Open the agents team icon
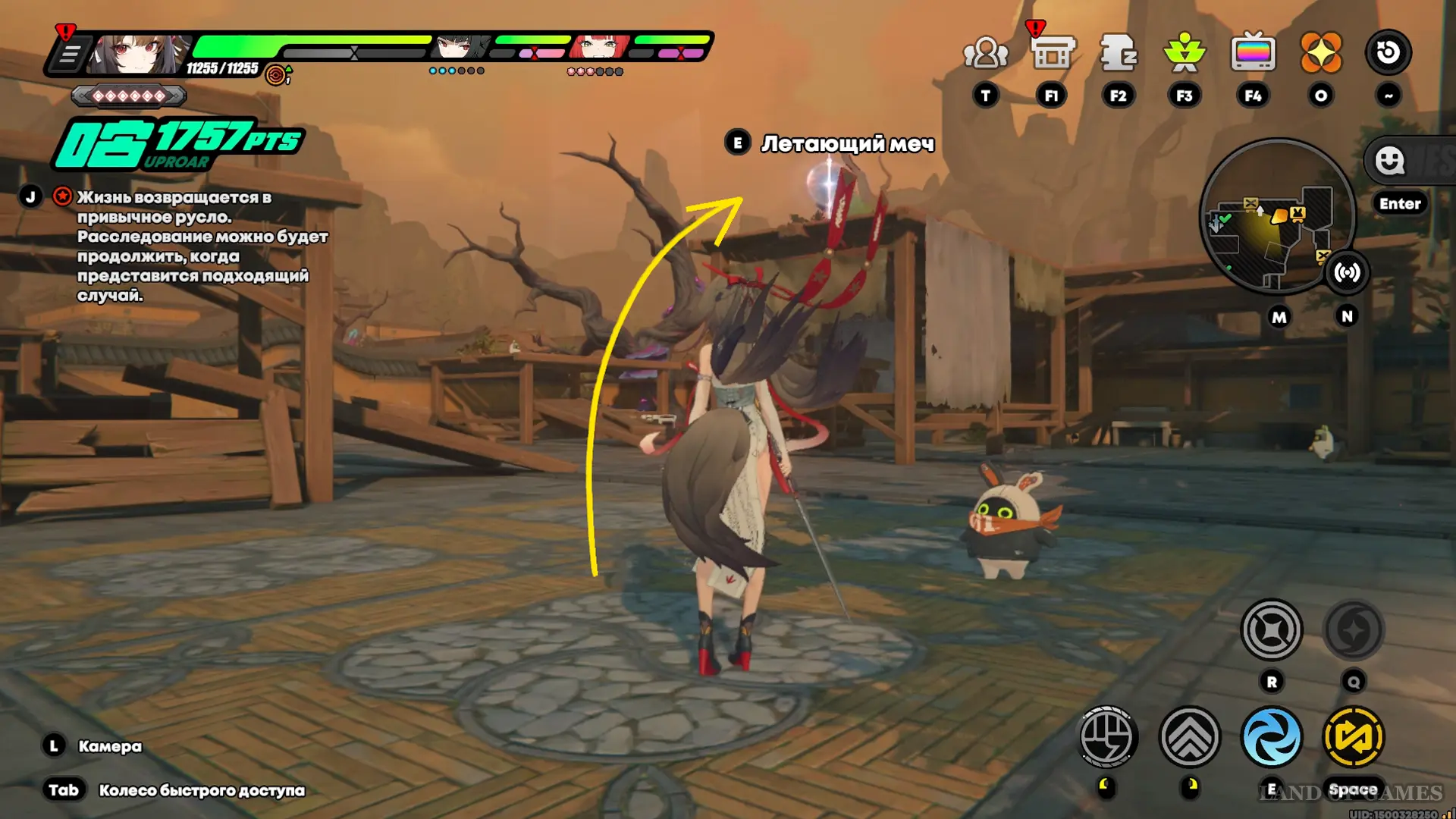This screenshot has width=1456, height=819. click(985, 53)
